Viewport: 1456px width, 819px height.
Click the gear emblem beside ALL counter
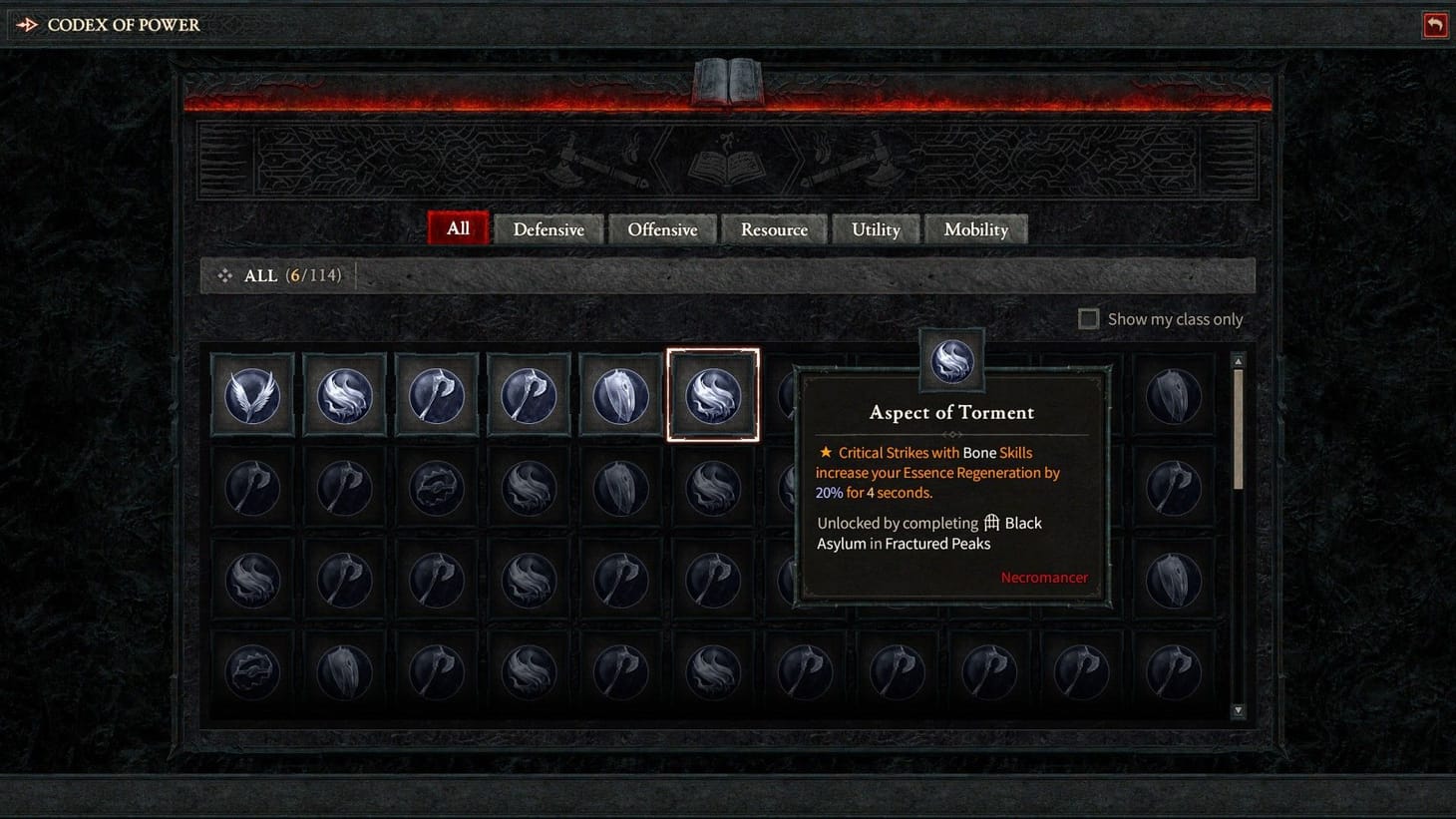click(224, 275)
